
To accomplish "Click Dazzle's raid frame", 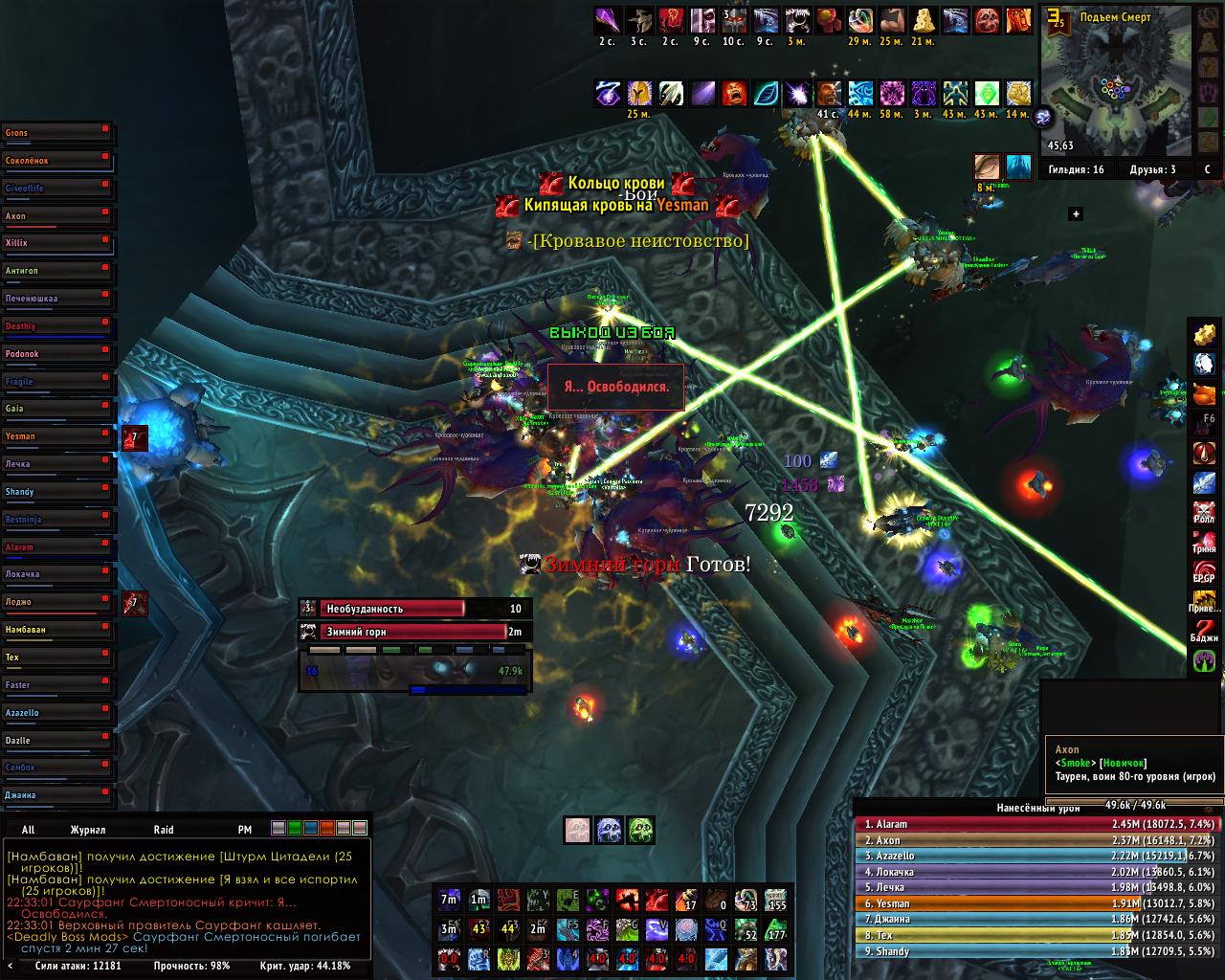I will (x=57, y=741).
